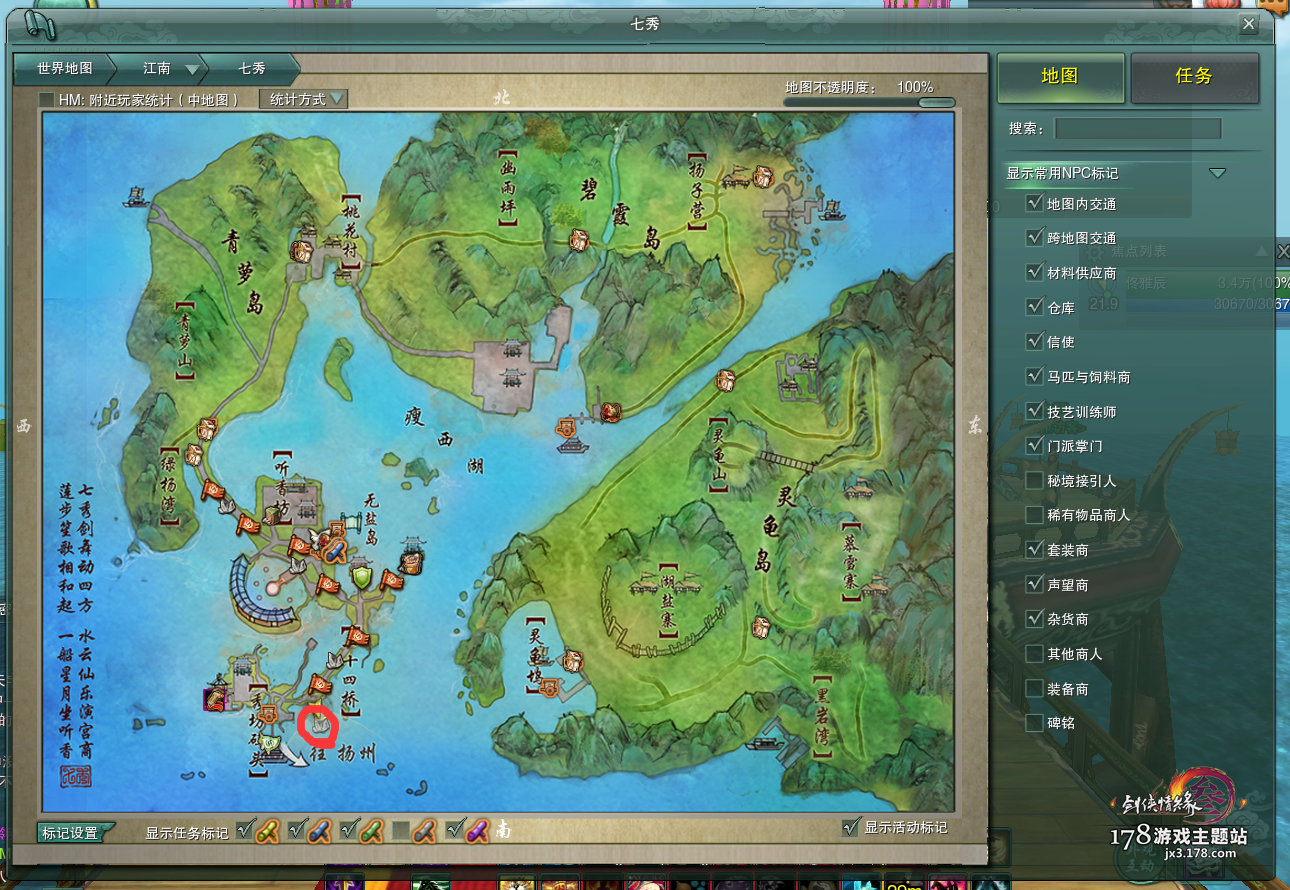The height and width of the screenshot is (890, 1290).
Task: Close the 七秀 map window
Action: pos(1248,24)
